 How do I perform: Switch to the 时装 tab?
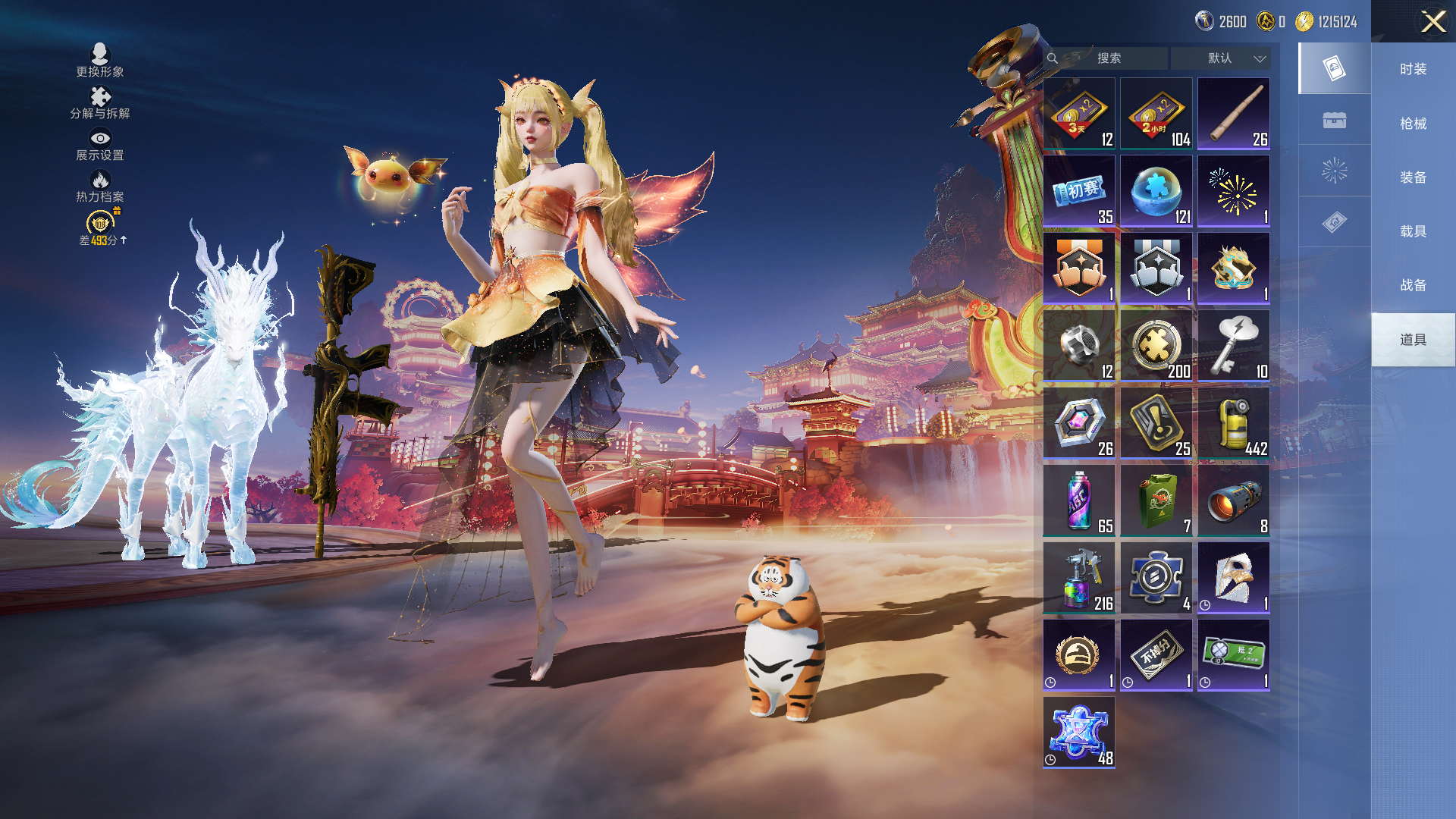coord(1413,69)
